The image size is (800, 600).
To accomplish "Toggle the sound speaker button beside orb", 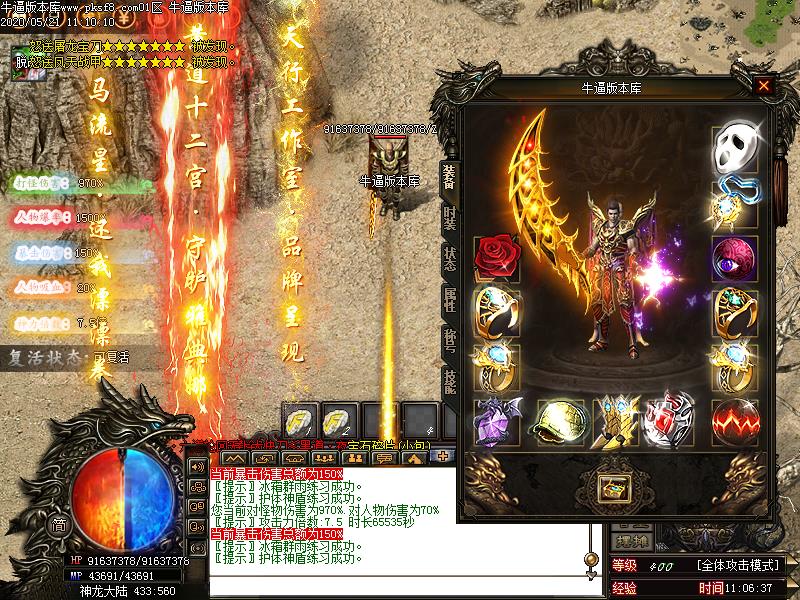I will (x=198, y=468).
